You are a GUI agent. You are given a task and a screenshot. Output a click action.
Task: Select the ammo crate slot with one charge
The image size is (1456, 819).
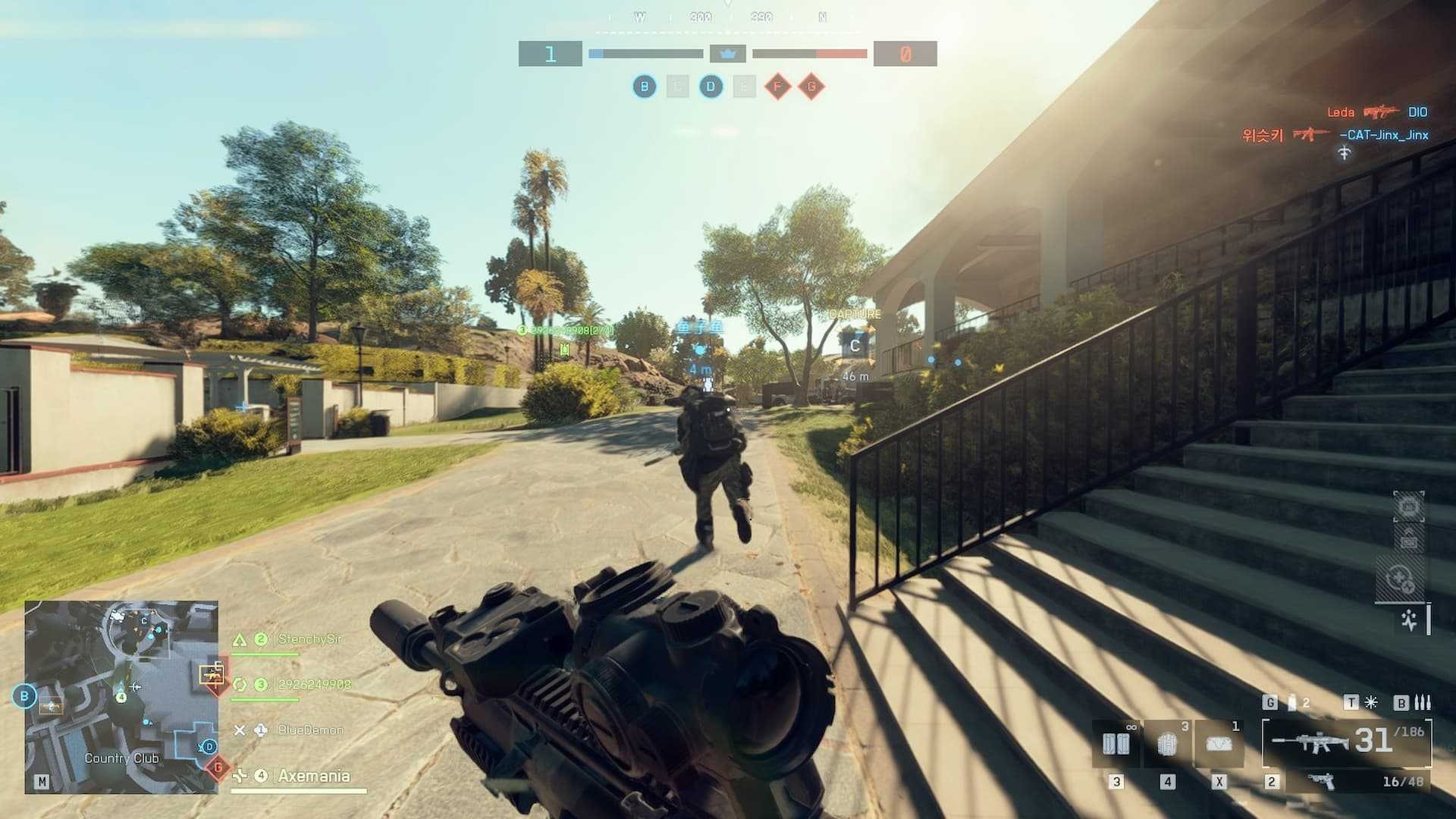tap(1219, 743)
